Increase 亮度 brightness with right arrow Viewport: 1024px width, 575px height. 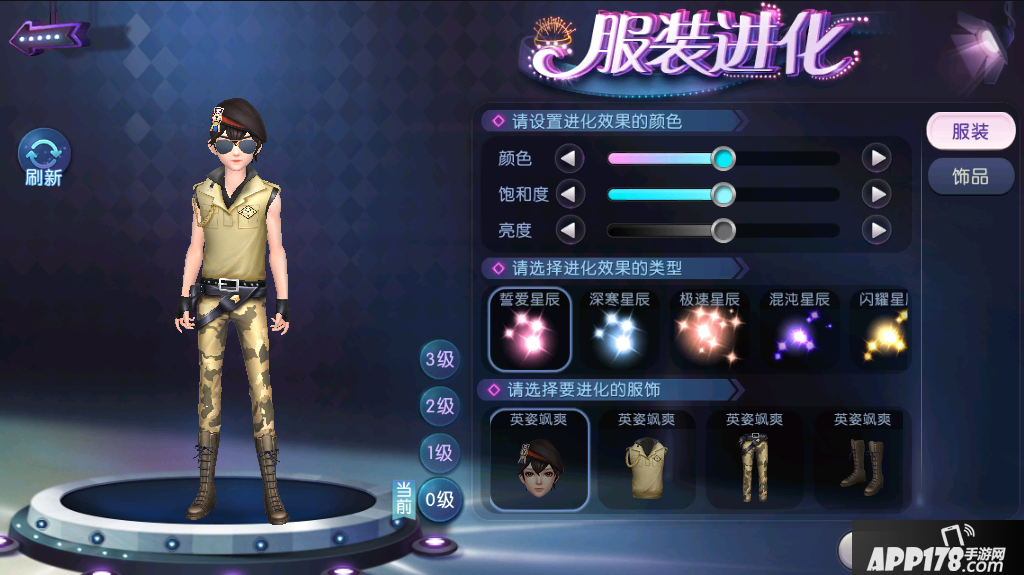point(876,230)
